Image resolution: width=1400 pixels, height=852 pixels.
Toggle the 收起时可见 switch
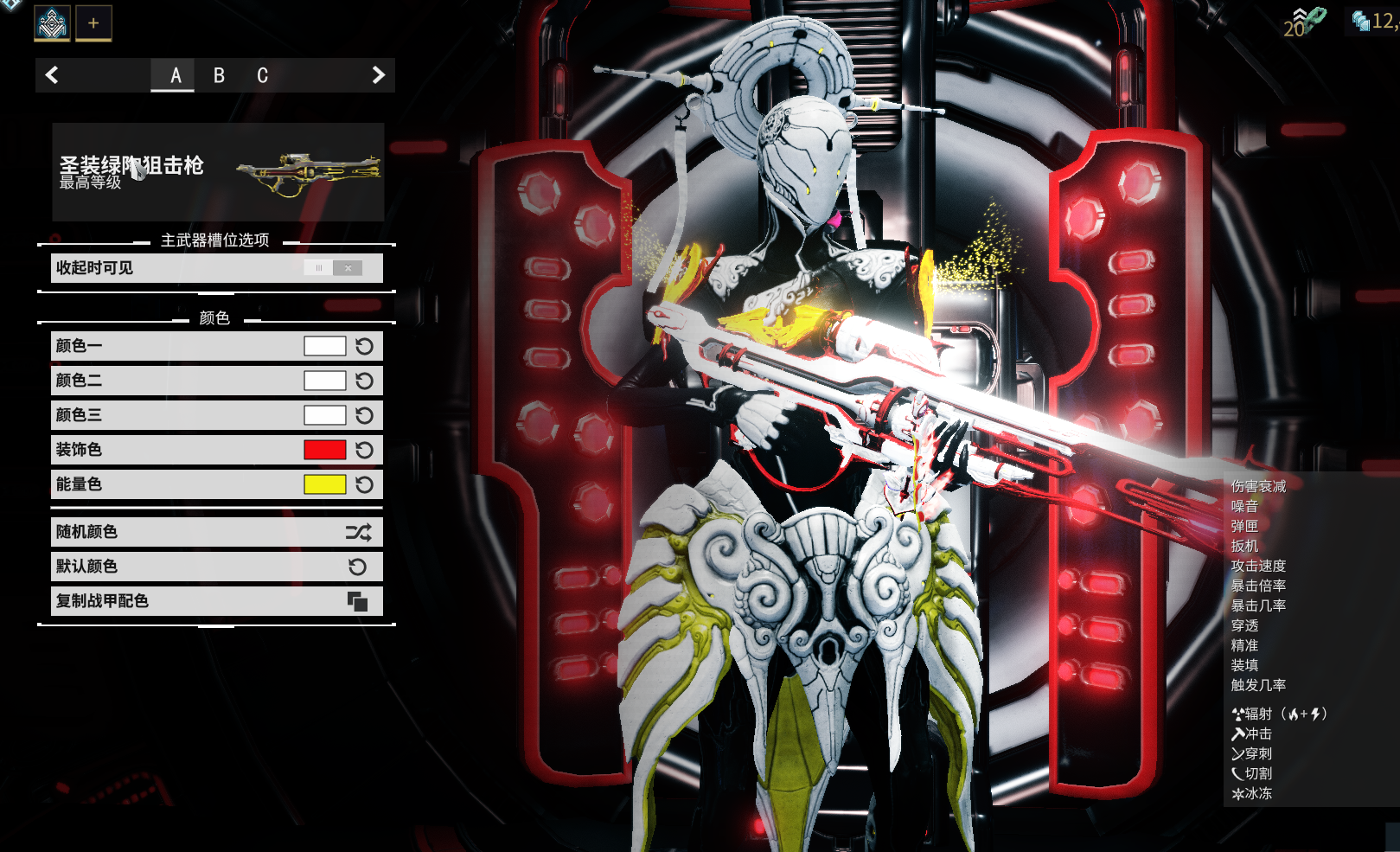click(x=333, y=268)
